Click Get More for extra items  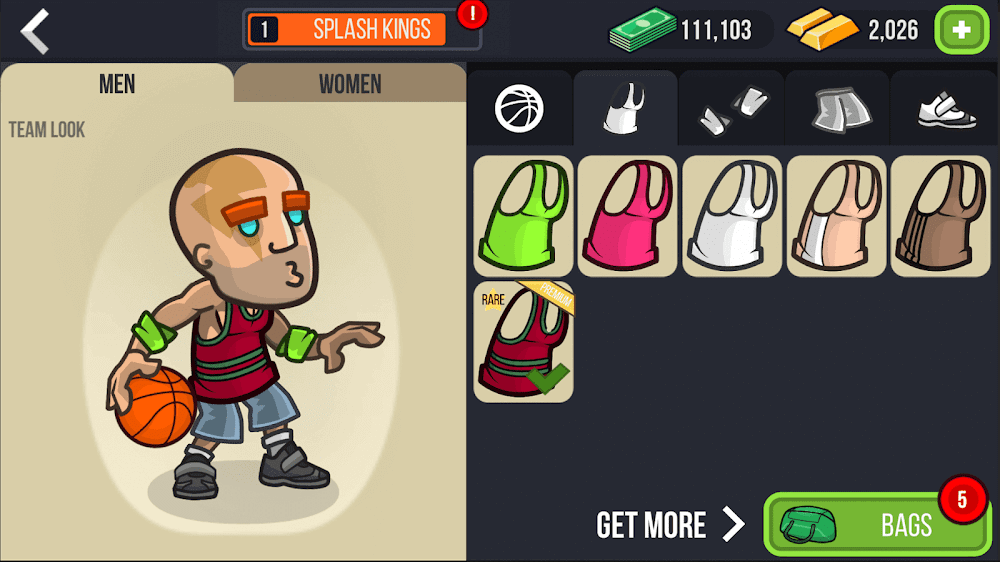tap(670, 524)
